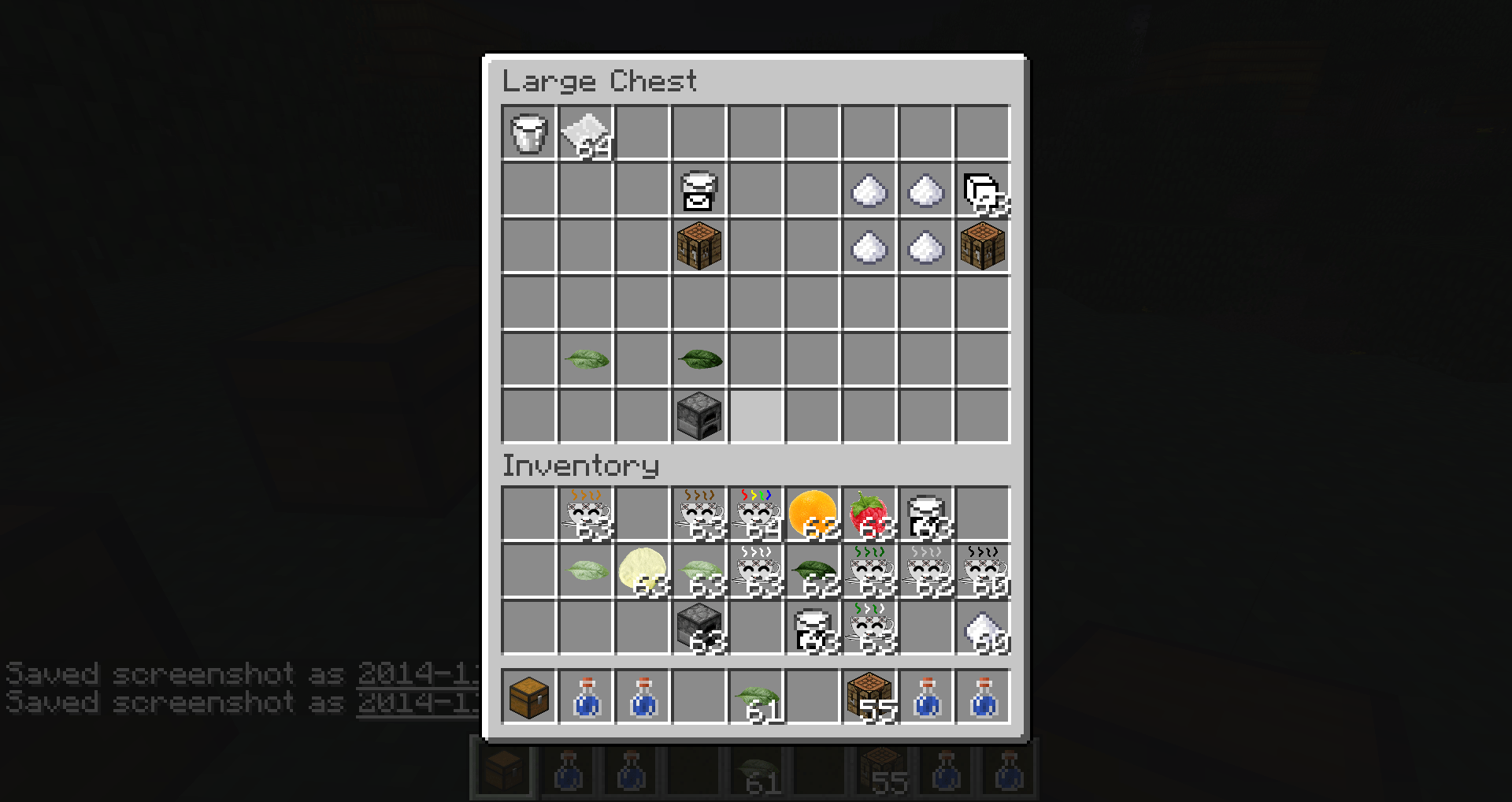The image size is (1512, 802).
Task: Pick up the lemon stack of 63
Action: [643, 573]
